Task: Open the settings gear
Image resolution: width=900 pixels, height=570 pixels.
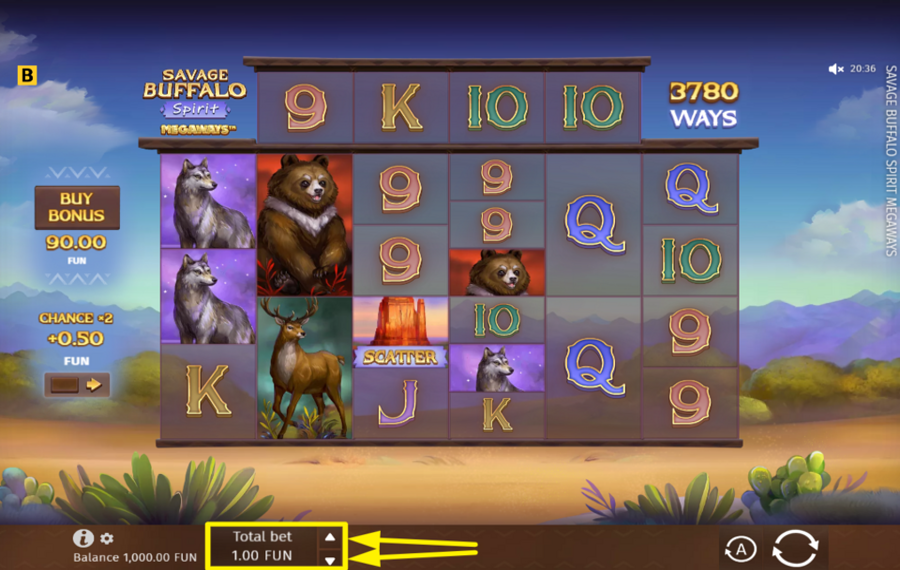Action: [x=107, y=539]
